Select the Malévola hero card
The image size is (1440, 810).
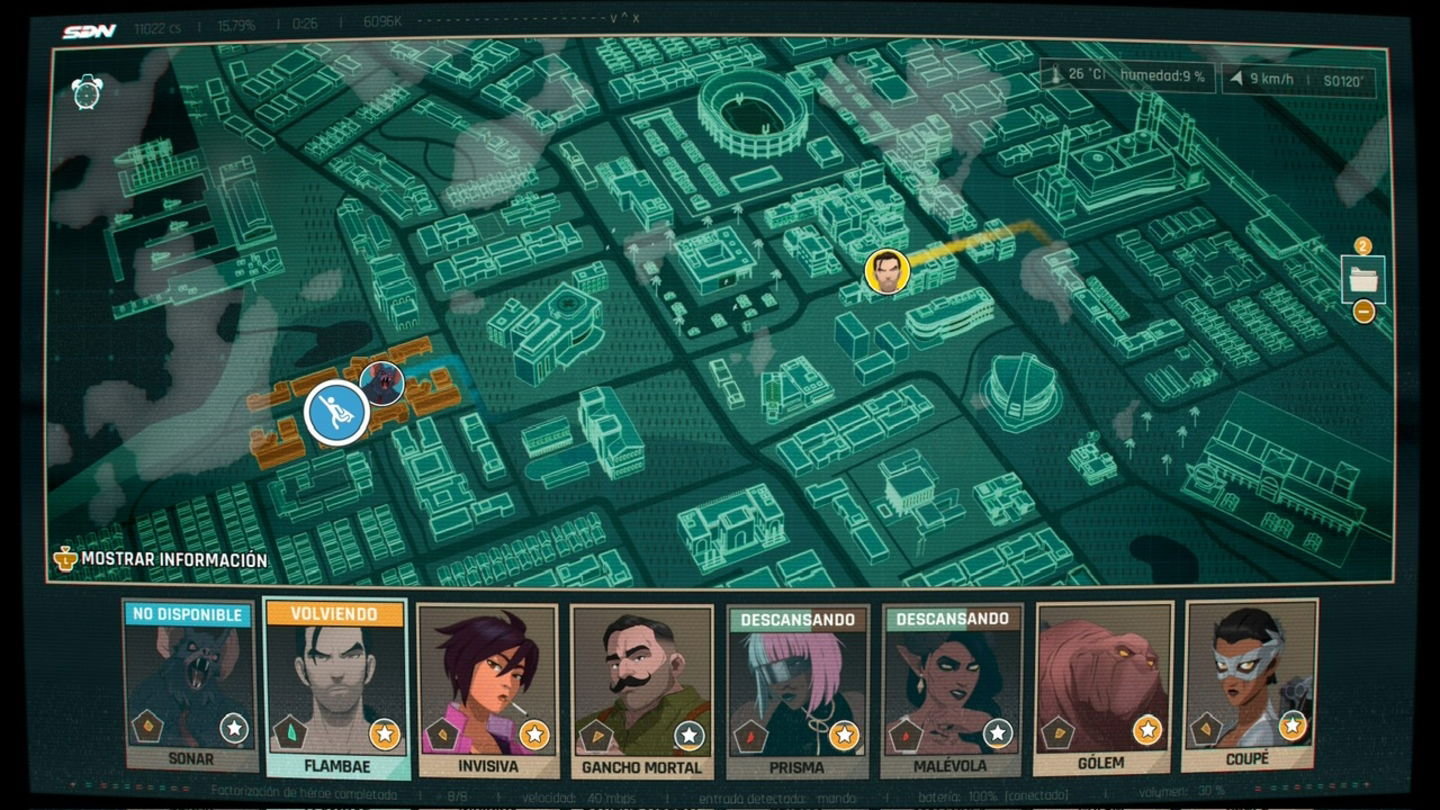tap(951, 692)
